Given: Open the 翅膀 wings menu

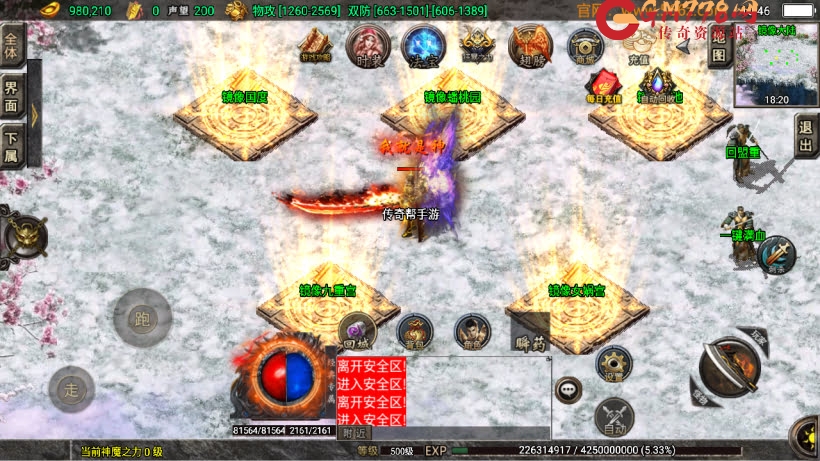Looking at the screenshot, I should tap(529, 46).
